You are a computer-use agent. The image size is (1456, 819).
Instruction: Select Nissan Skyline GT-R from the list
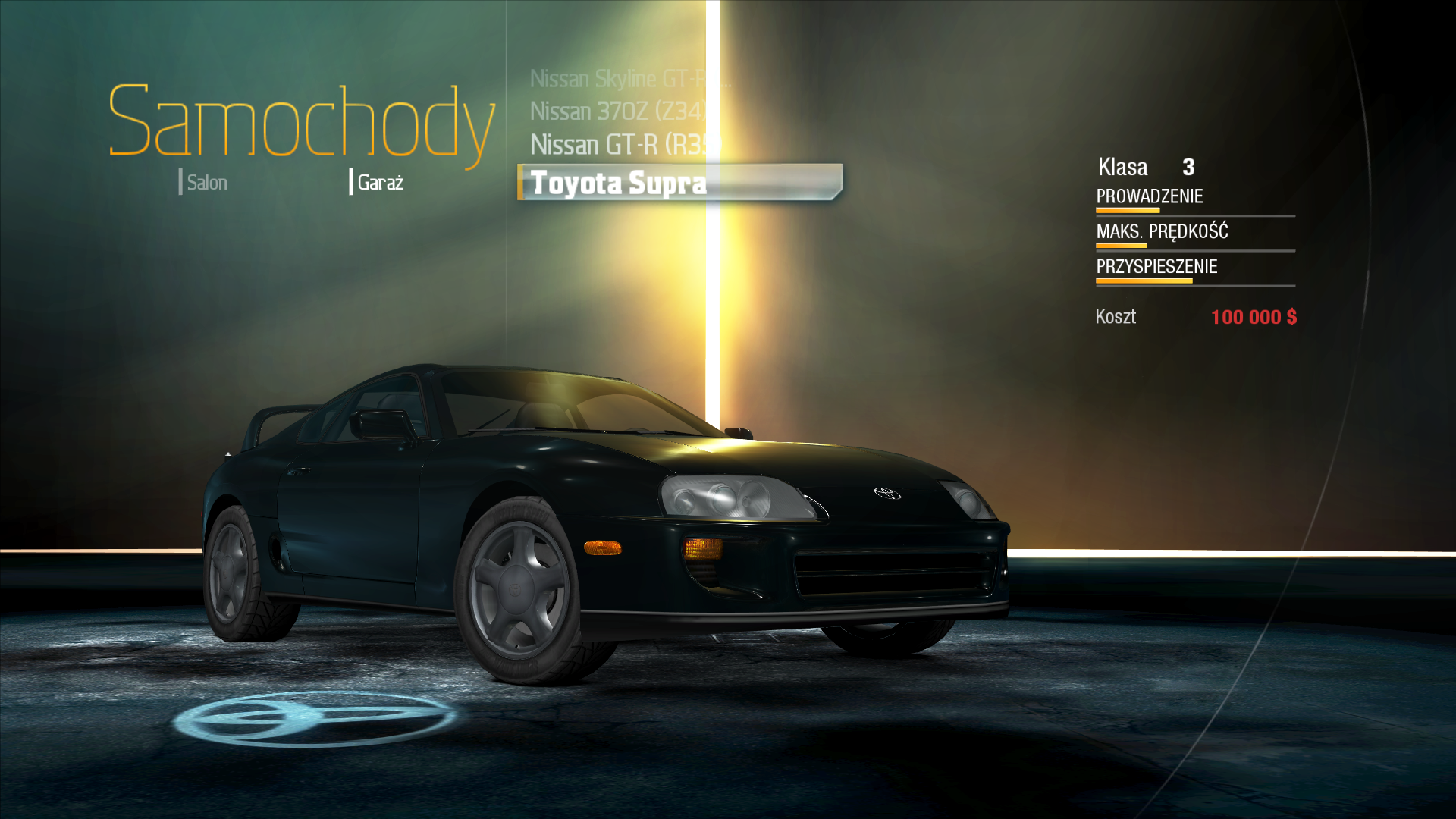[618, 79]
